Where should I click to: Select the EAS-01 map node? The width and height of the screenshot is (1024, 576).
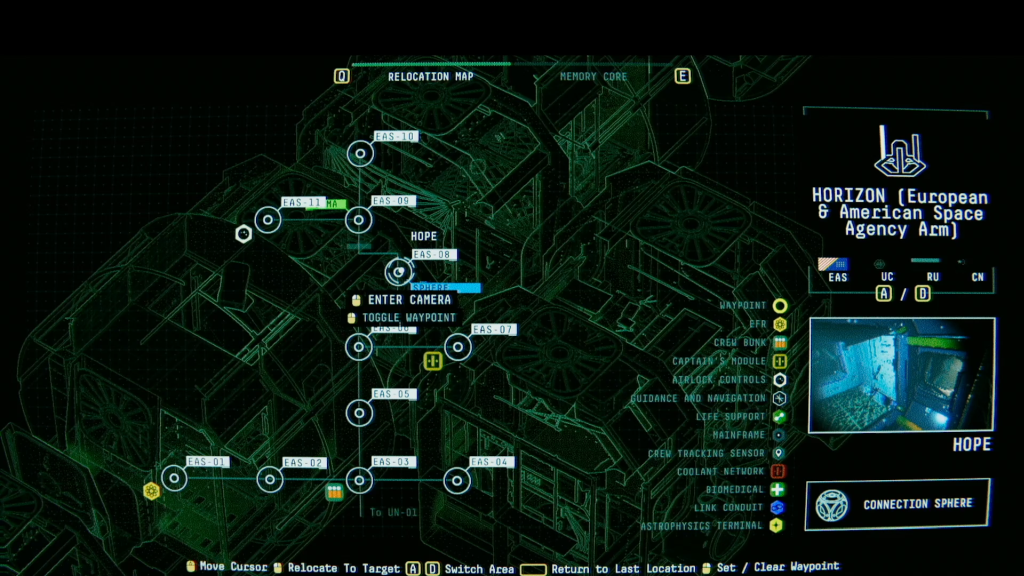(175, 479)
